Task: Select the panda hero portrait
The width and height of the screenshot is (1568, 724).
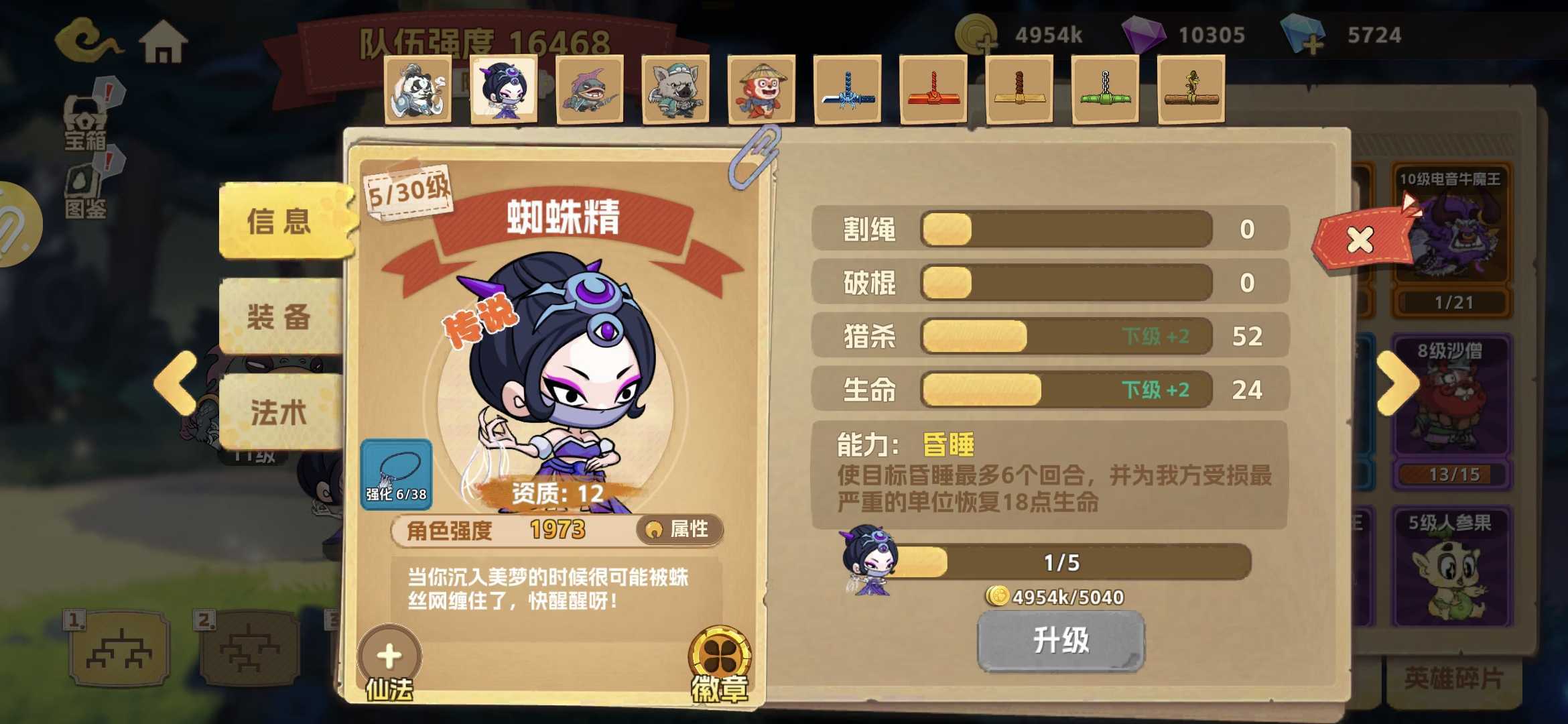Action: click(x=417, y=90)
